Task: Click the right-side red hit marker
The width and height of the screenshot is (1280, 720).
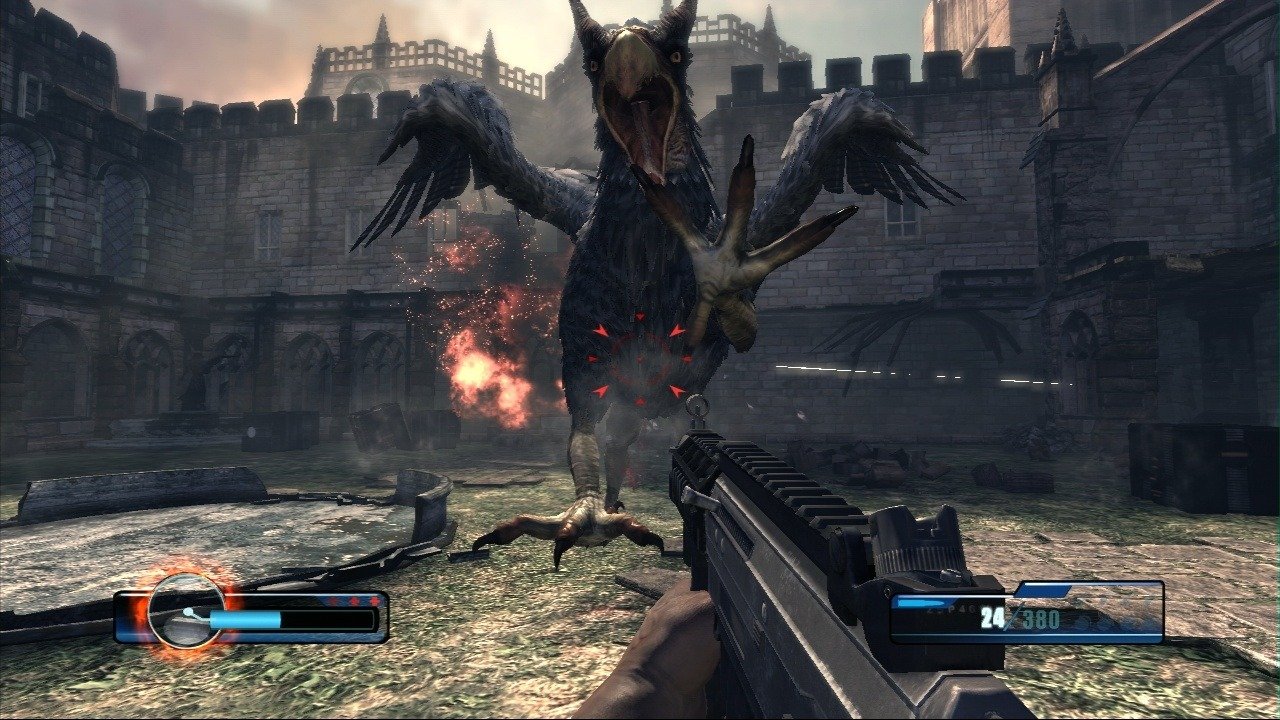Action: tap(687, 358)
